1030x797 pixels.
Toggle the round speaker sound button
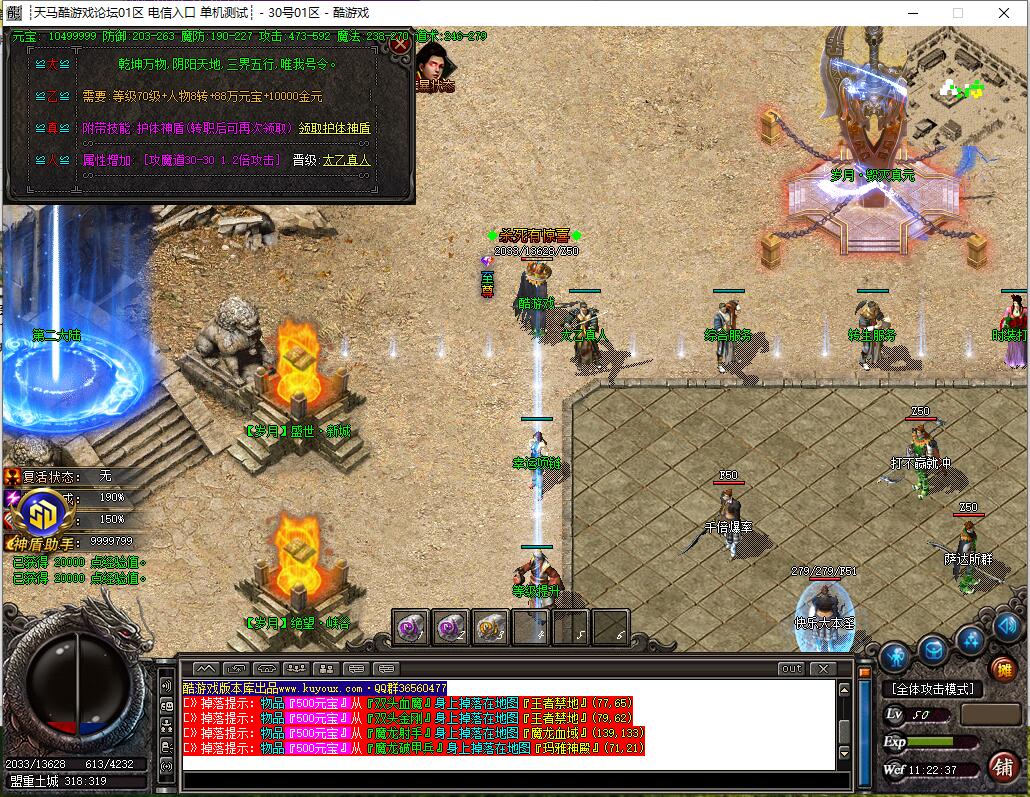point(1005,628)
